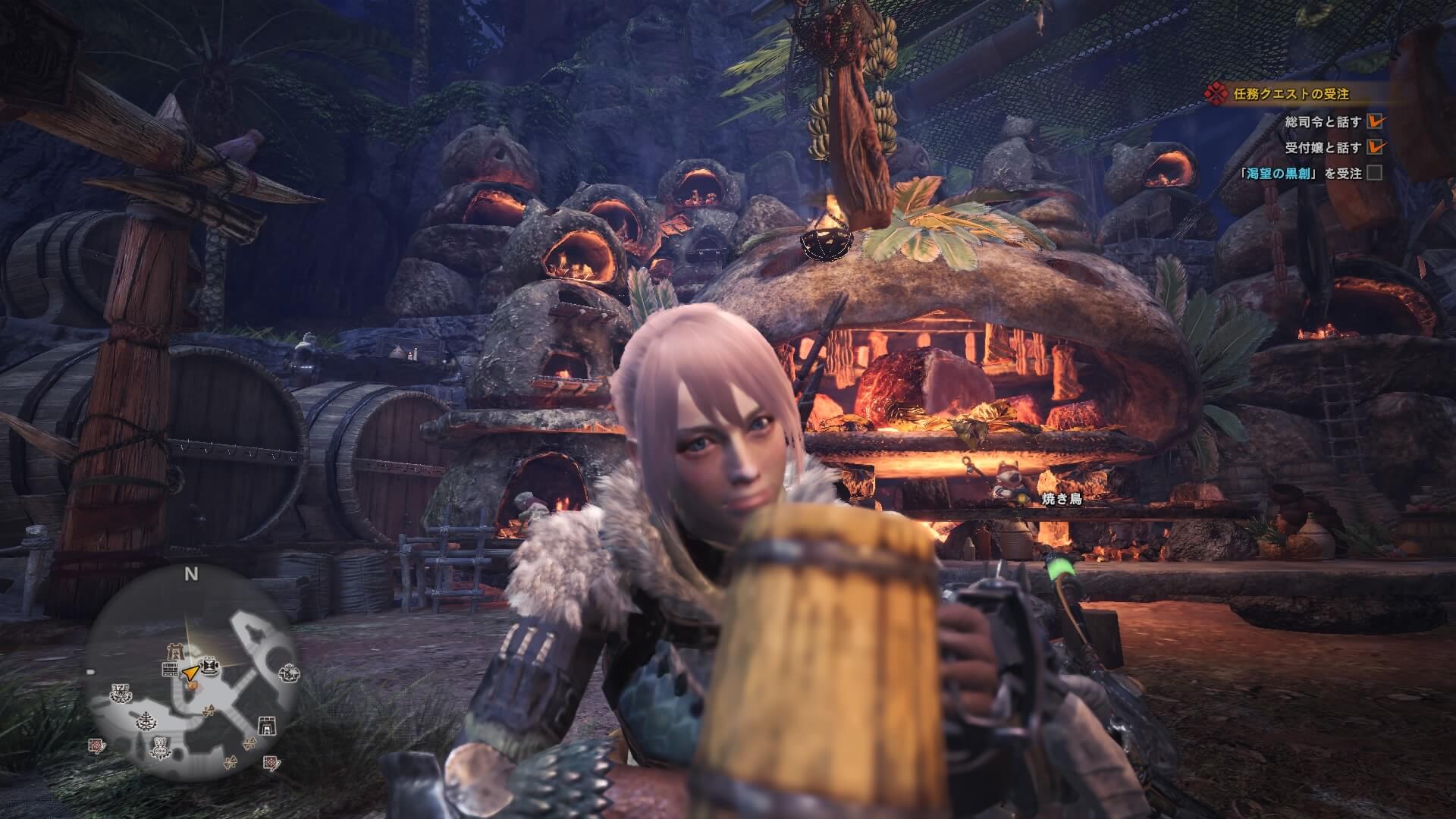This screenshot has height=819, width=1456.
Task: Choose the tree-shaped emblem marker on minimap
Action: (x=144, y=720)
